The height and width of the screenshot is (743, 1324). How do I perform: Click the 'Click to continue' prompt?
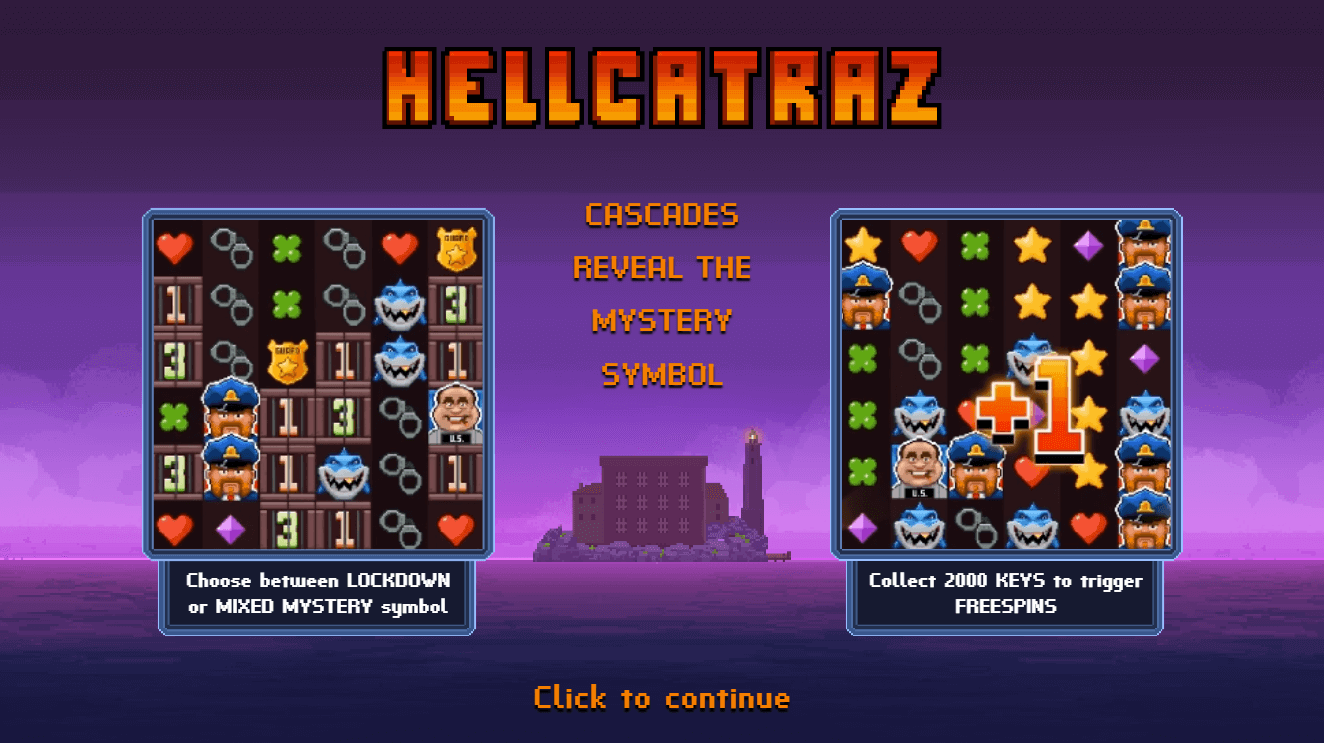(662, 697)
